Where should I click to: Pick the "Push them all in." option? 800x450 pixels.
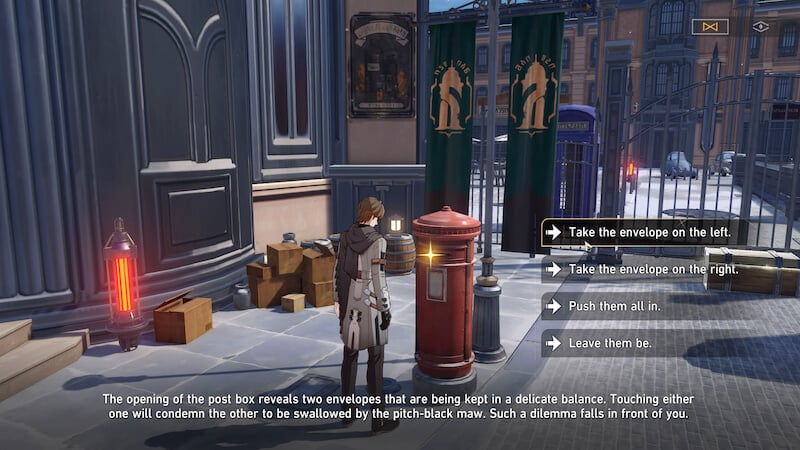pos(614,306)
